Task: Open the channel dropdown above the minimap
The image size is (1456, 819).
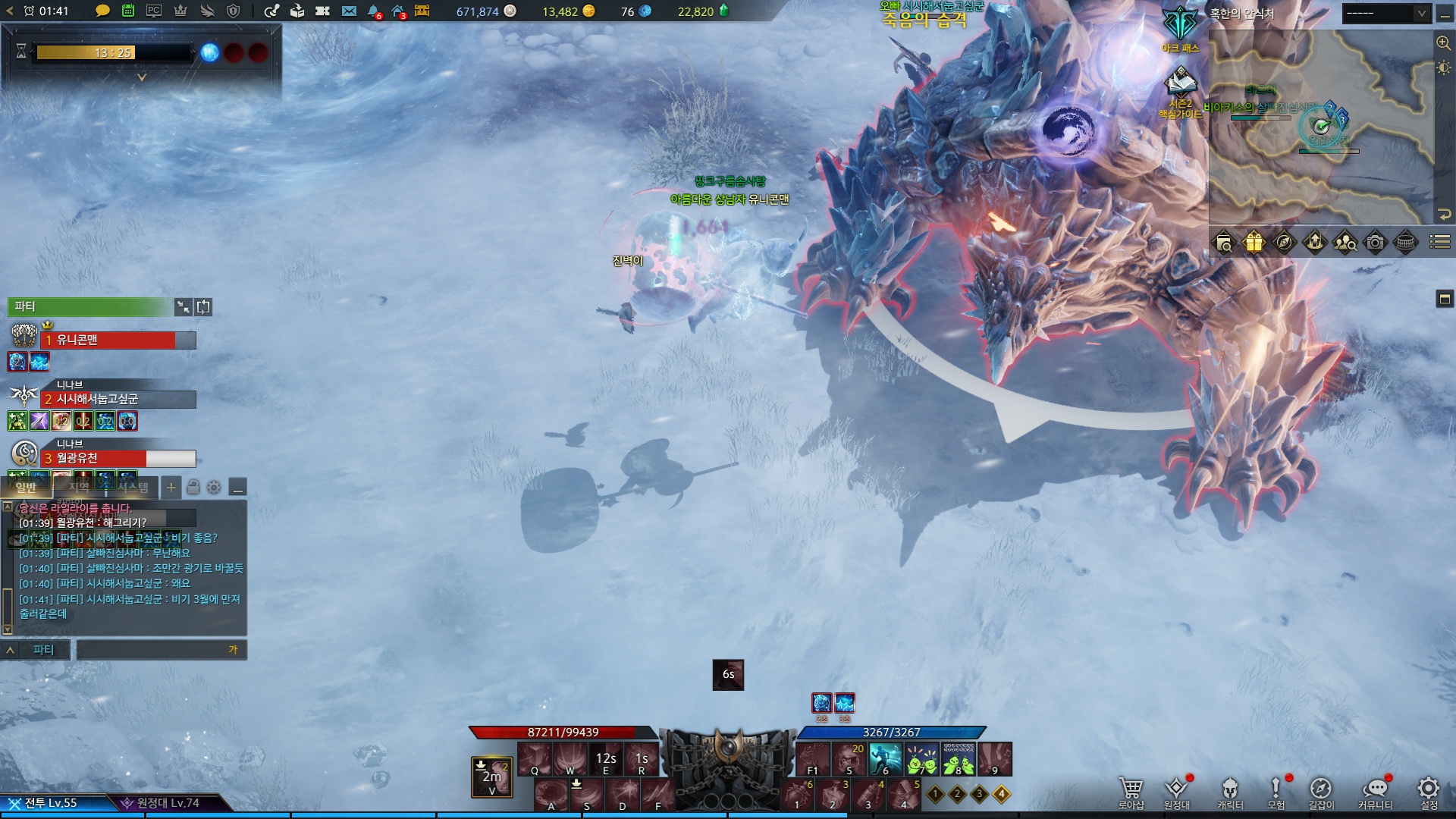Action: click(1386, 14)
